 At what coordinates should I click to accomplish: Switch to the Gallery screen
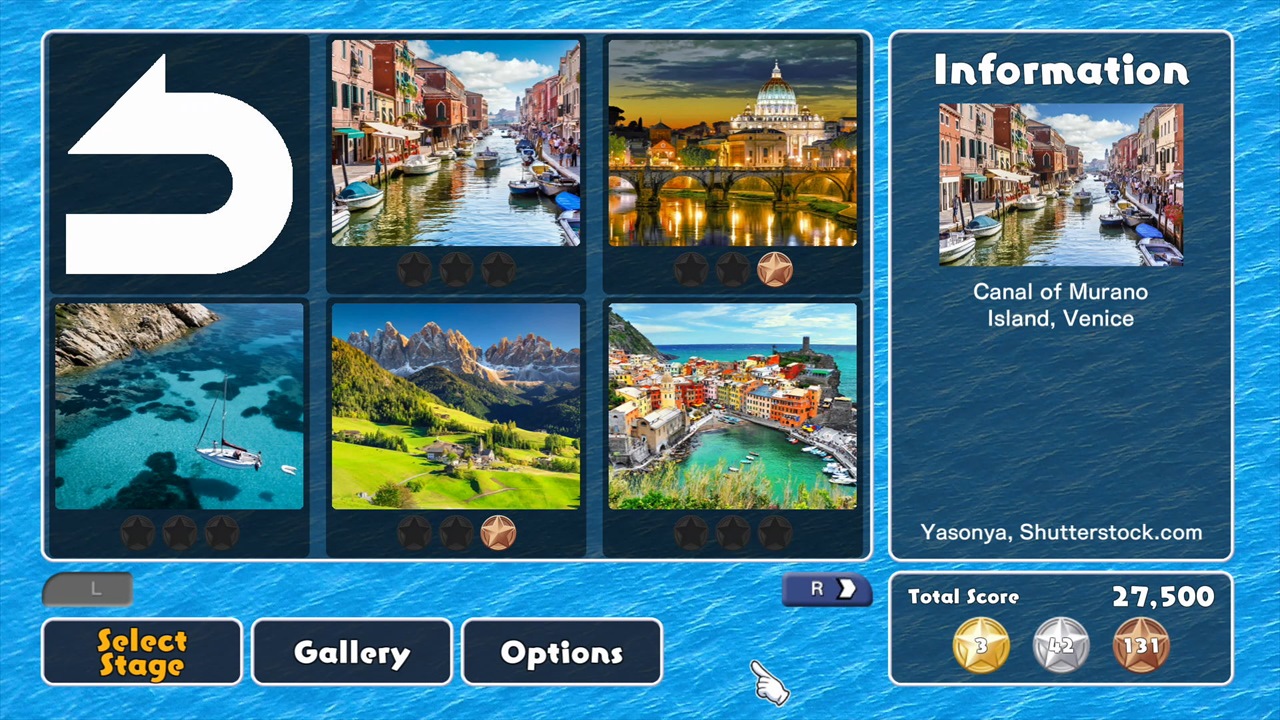(x=351, y=652)
